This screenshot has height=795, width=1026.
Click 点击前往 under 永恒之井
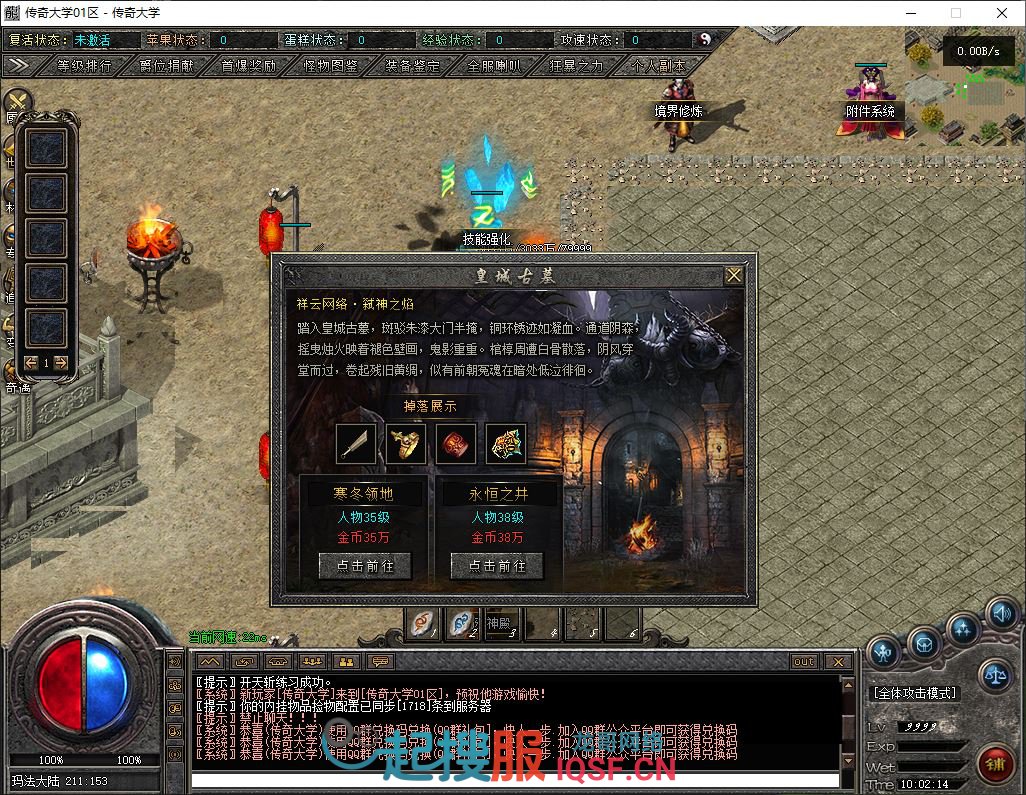[497, 566]
